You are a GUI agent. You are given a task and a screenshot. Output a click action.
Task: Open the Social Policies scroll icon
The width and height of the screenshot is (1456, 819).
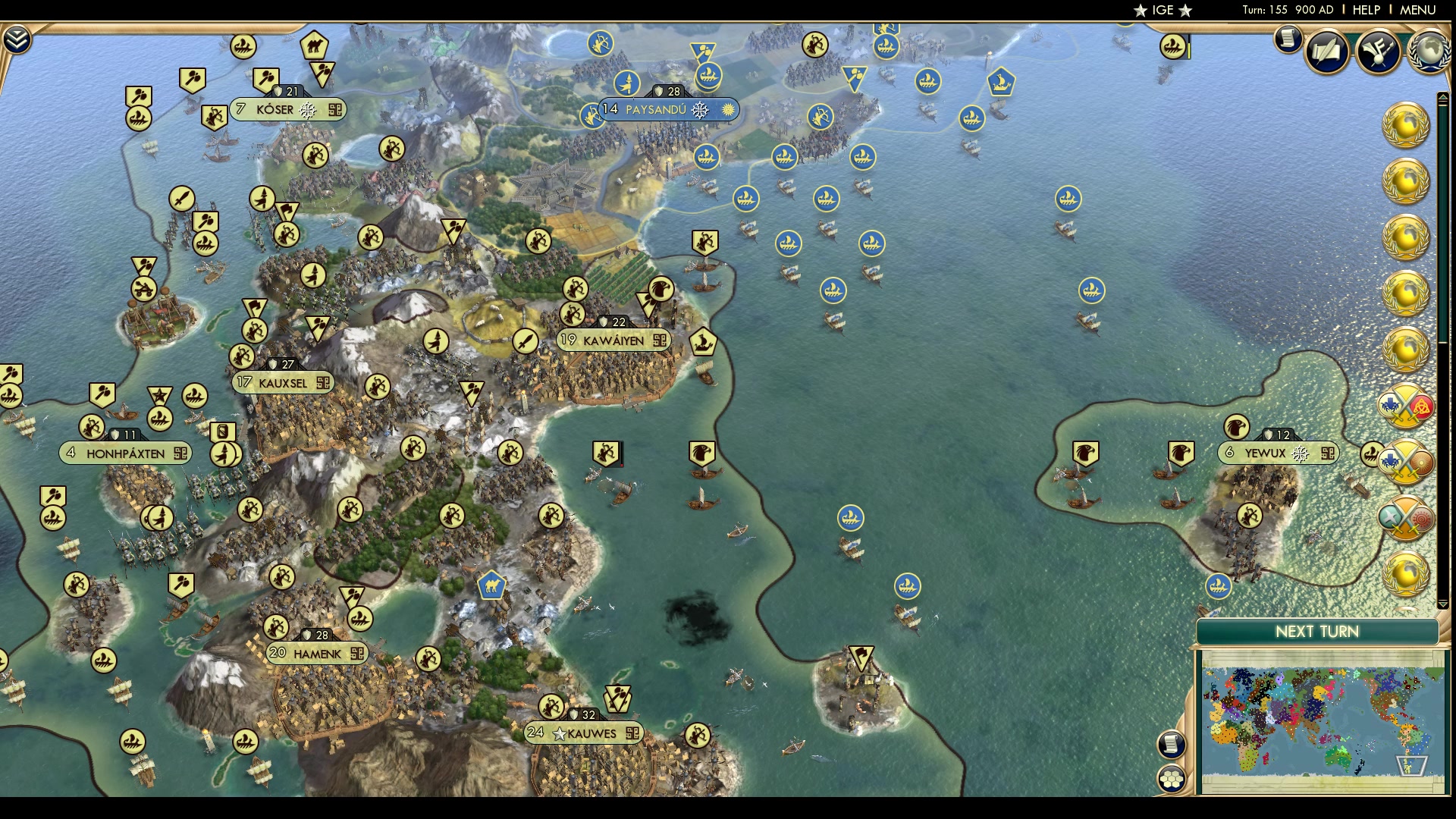(1326, 52)
